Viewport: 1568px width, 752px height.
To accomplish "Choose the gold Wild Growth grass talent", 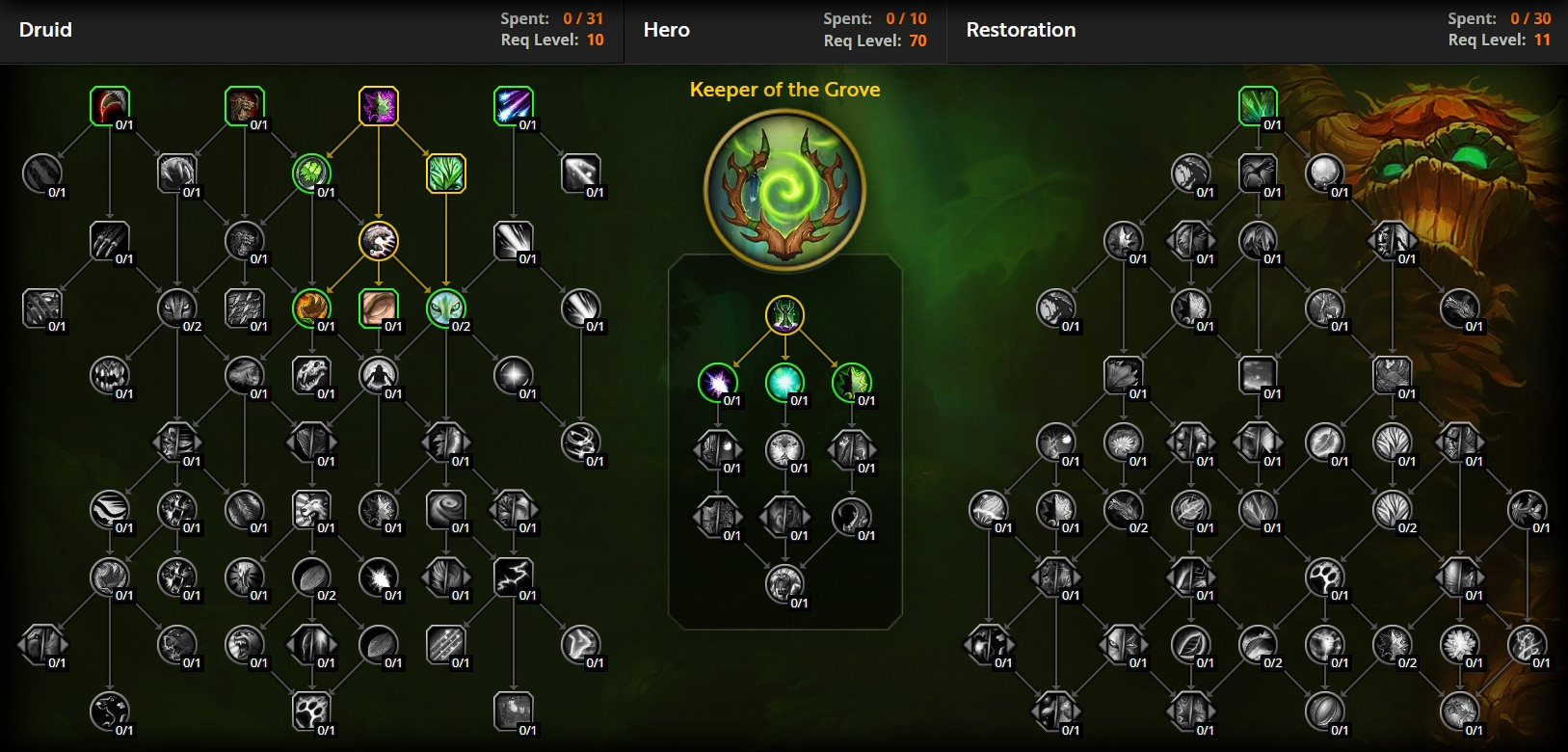I will point(446,172).
